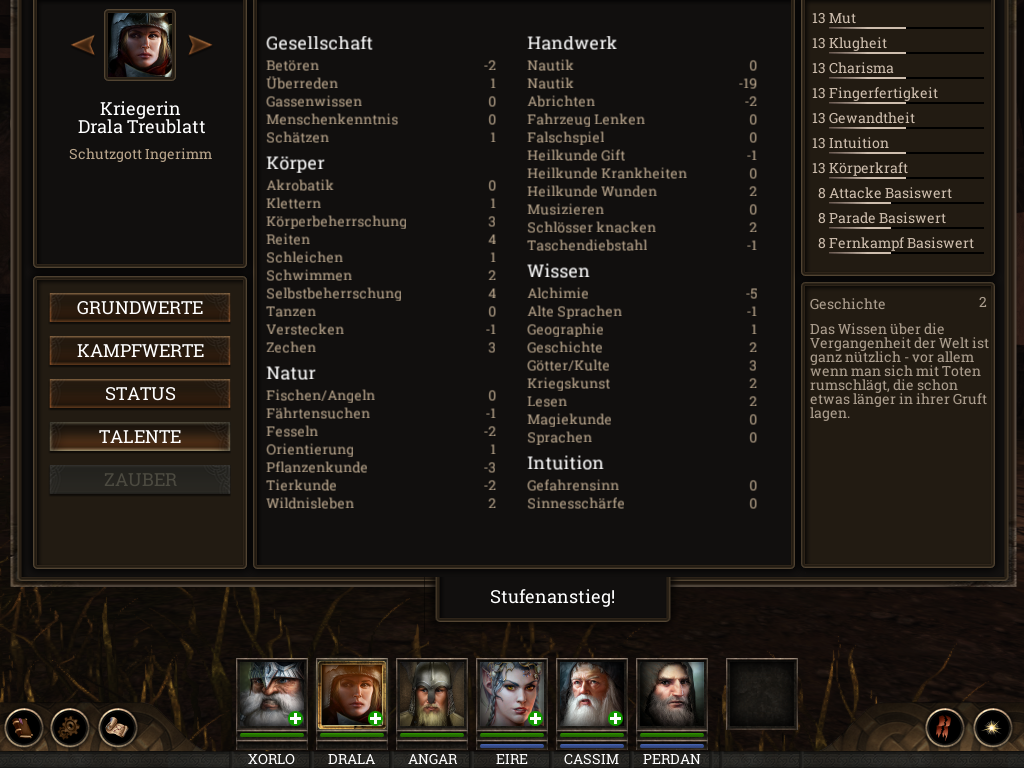Switch to Eire's character portrait
This screenshot has width=1024, height=768.
[511, 694]
